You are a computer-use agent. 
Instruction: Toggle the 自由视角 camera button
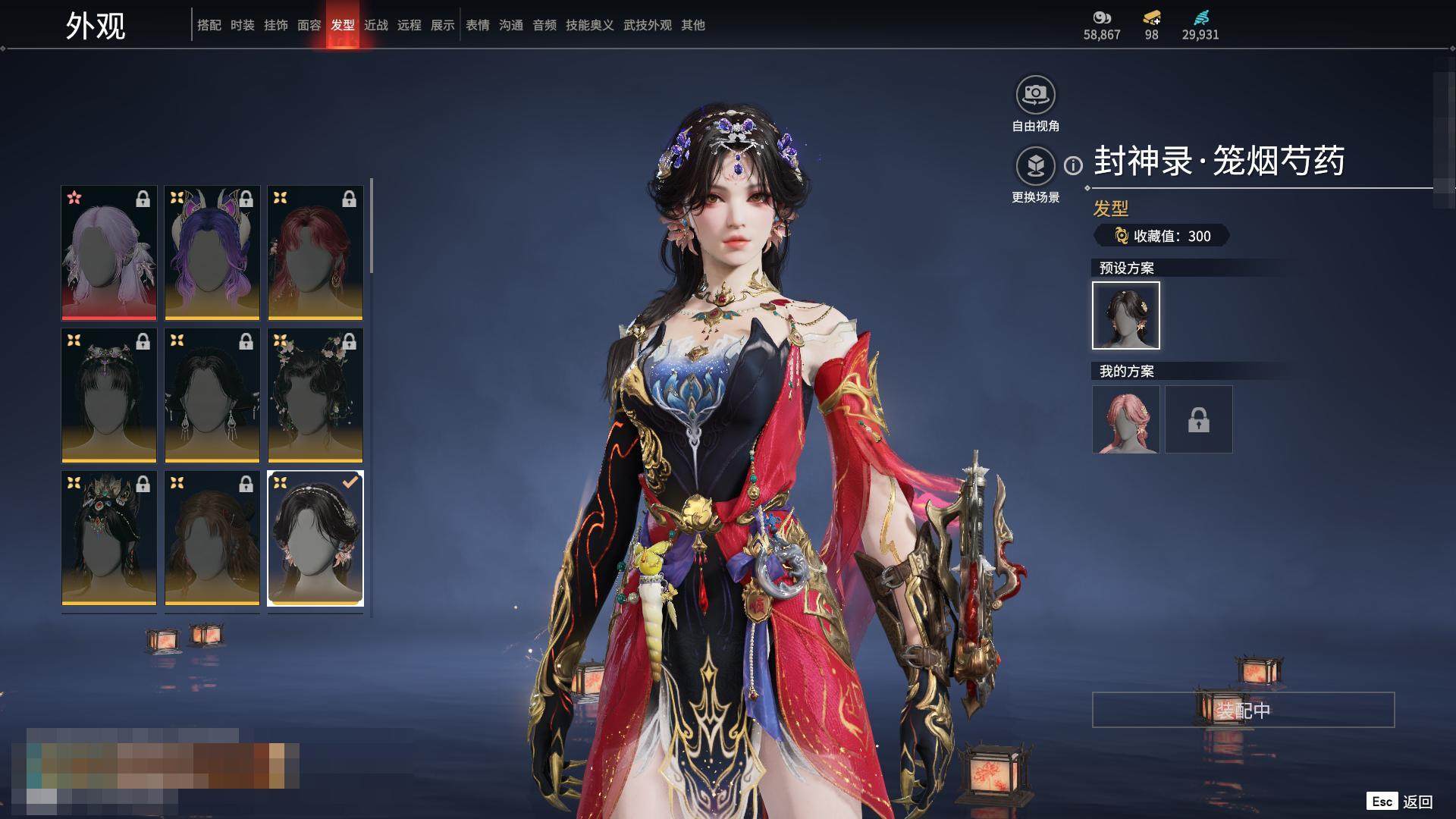[x=1035, y=95]
